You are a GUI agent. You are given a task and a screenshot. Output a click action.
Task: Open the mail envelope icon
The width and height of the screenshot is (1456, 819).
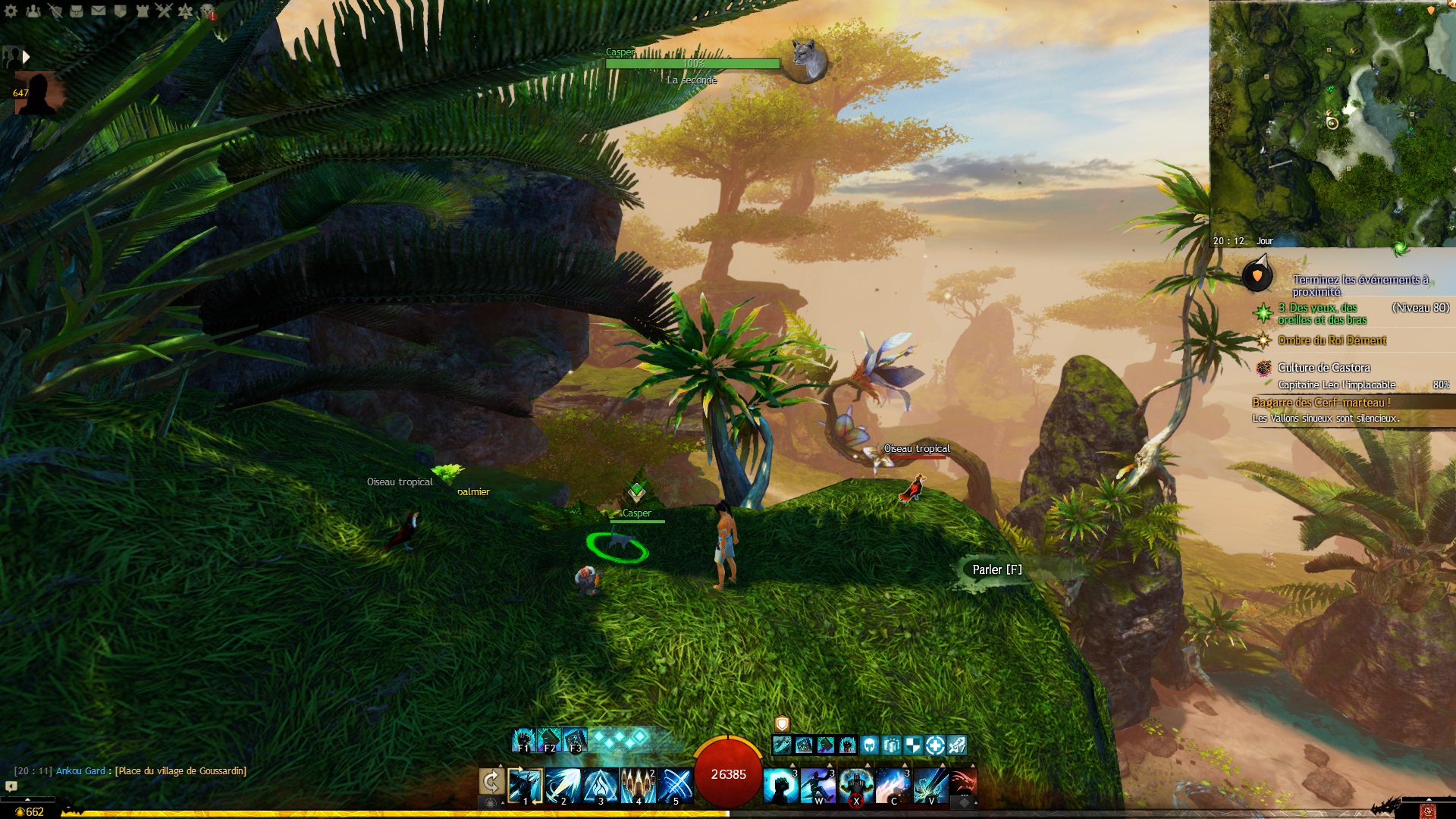(x=99, y=11)
